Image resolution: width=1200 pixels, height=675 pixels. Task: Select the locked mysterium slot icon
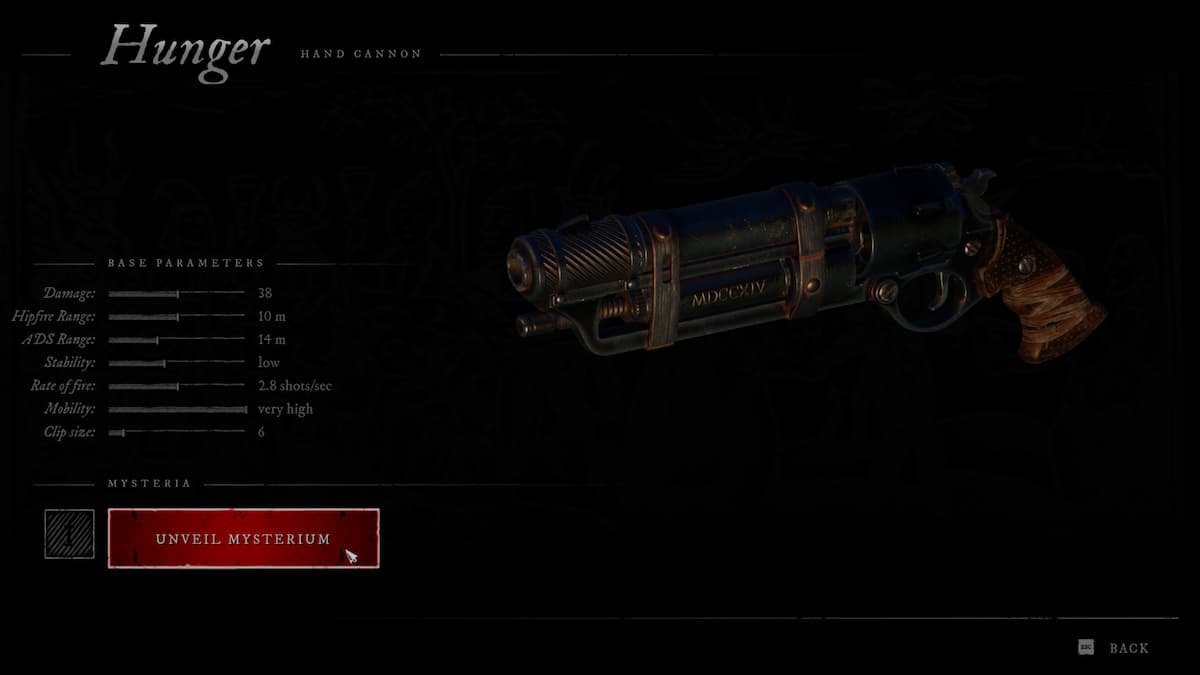tap(69, 534)
